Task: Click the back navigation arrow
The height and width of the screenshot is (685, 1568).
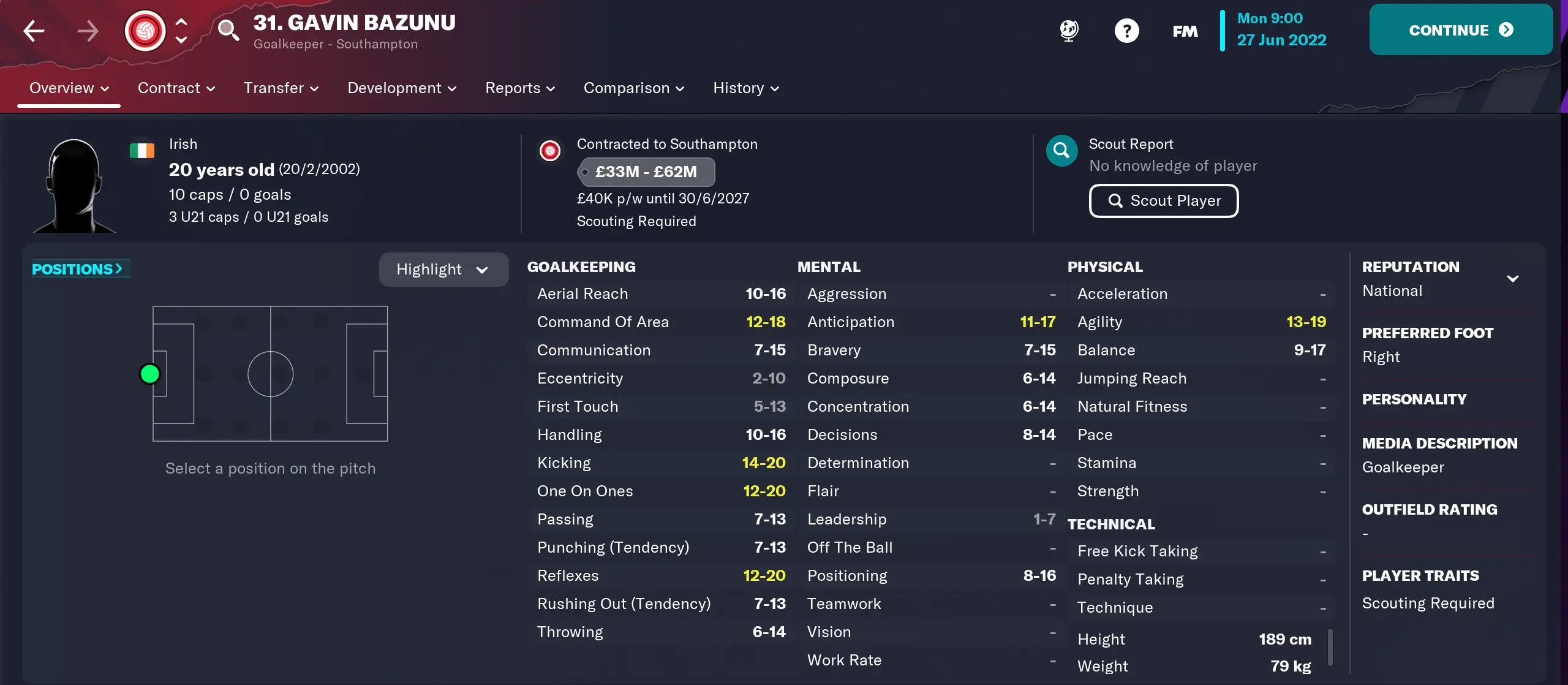Action: [34, 30]
